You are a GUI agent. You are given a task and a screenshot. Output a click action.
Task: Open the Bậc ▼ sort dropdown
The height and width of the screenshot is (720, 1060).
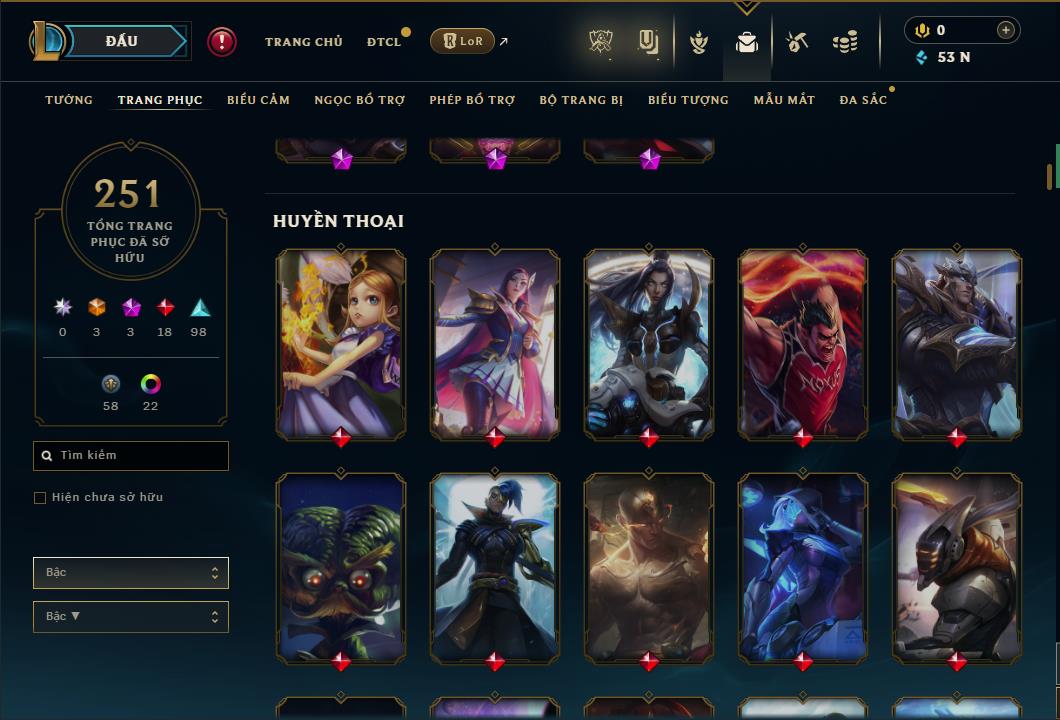[x=131, y=617]
